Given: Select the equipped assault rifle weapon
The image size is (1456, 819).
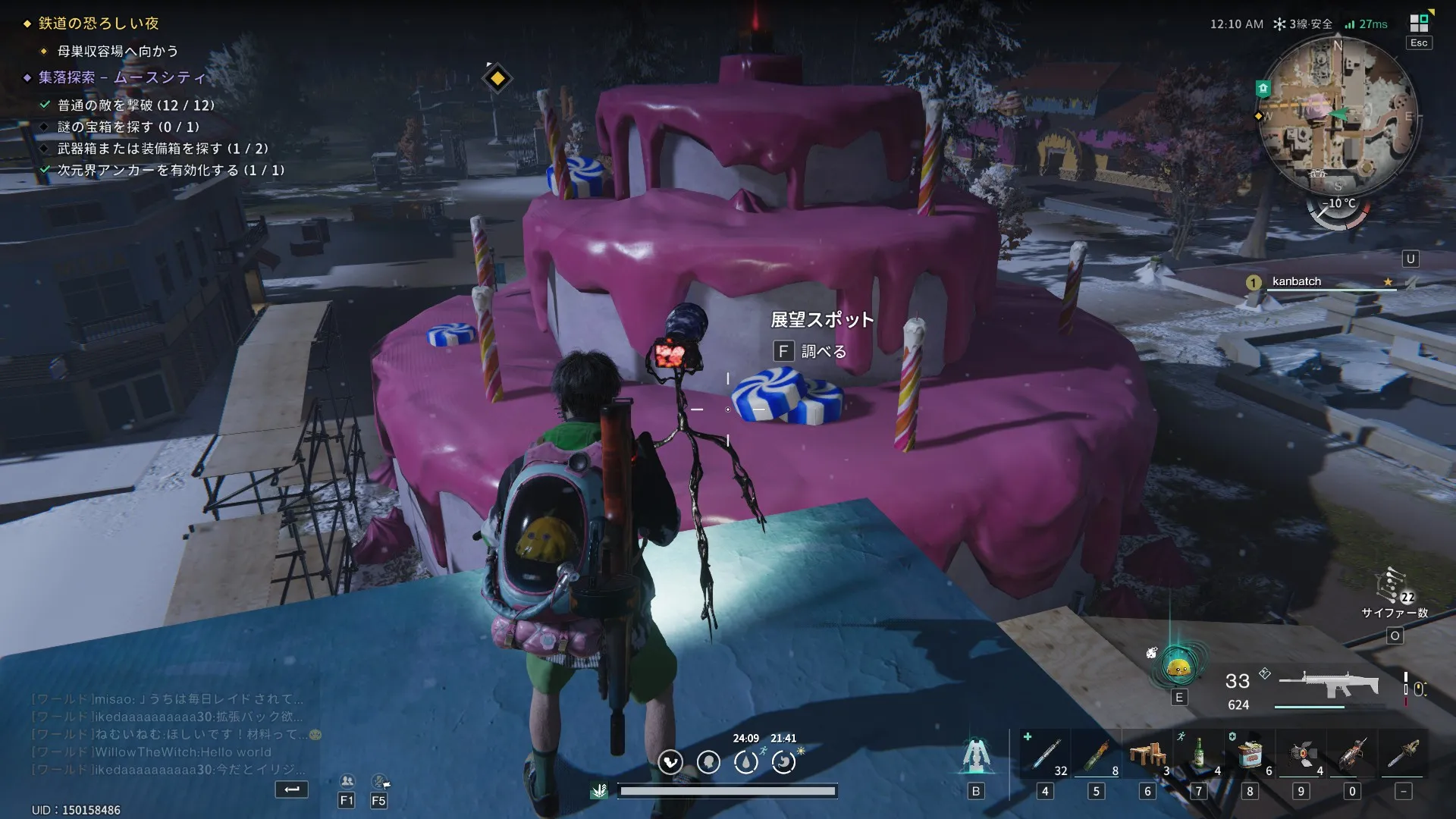Looking at the screenshot, I should coord(1327,685).
